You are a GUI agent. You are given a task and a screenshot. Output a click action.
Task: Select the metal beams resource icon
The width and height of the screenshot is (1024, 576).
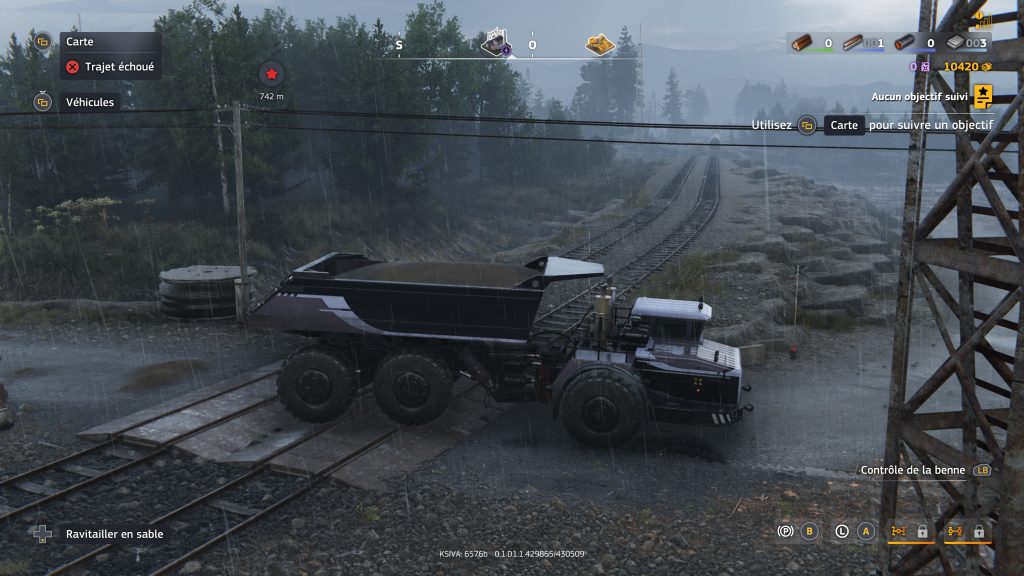853,43
